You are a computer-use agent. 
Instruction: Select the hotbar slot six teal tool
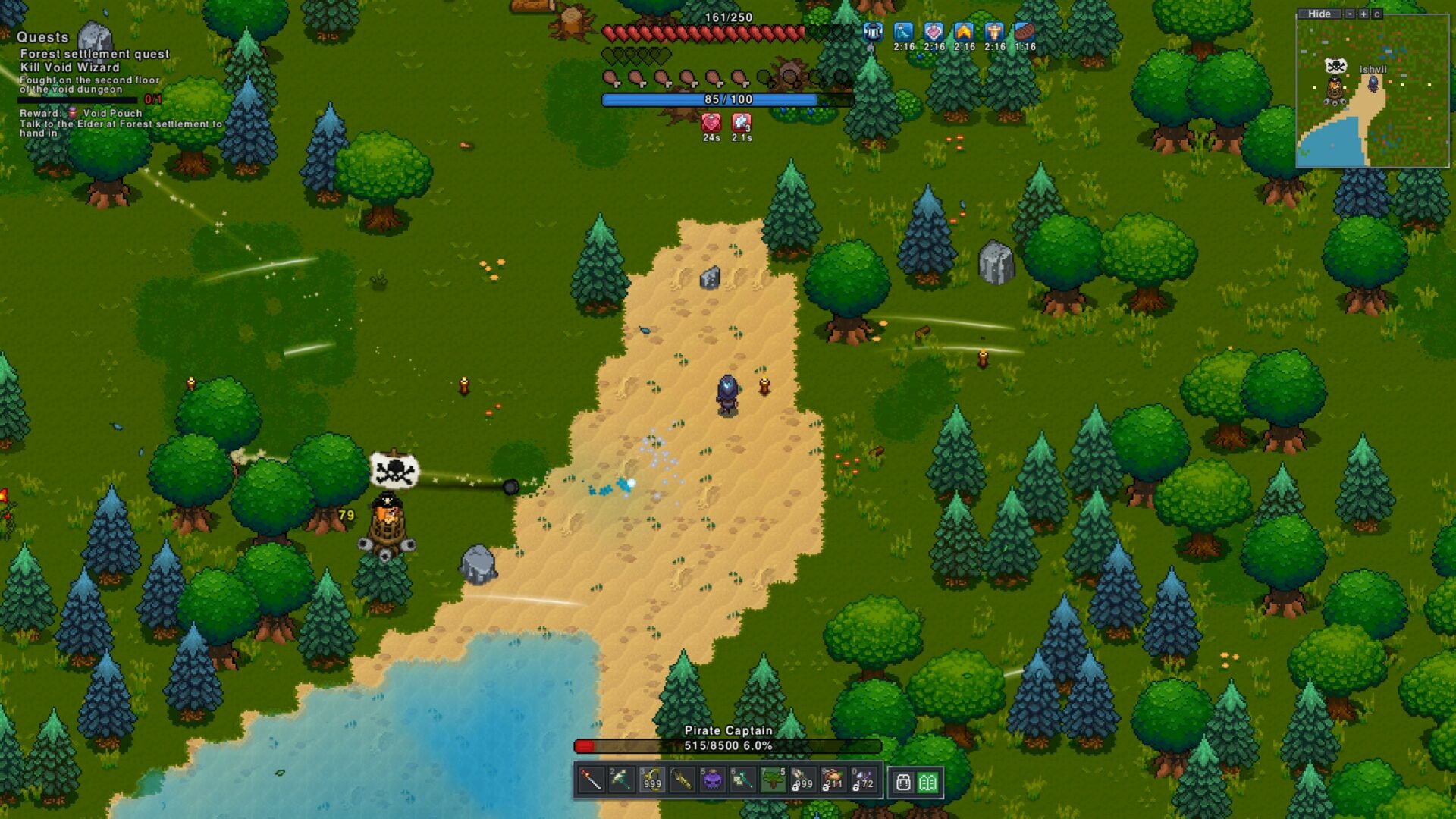(742, 780)
